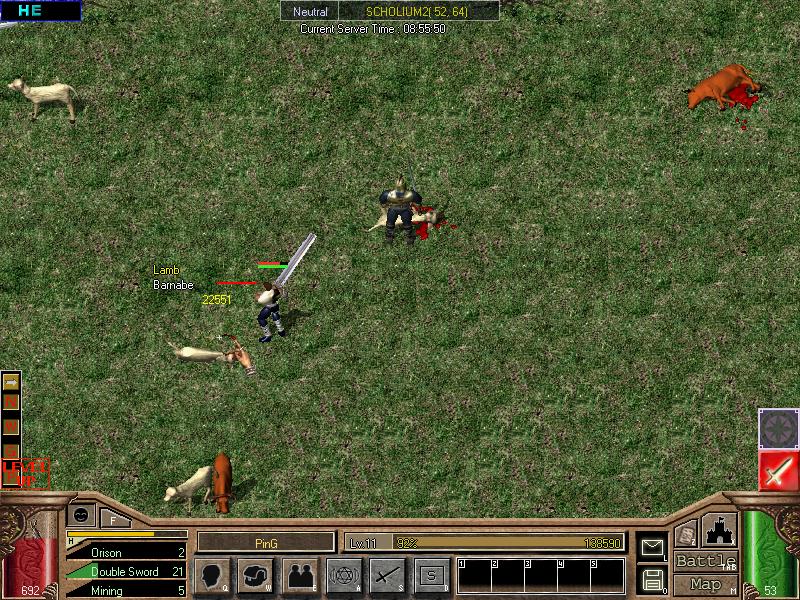Click the floppy disk save icon
800x600 pixels.
click(652, 579)
